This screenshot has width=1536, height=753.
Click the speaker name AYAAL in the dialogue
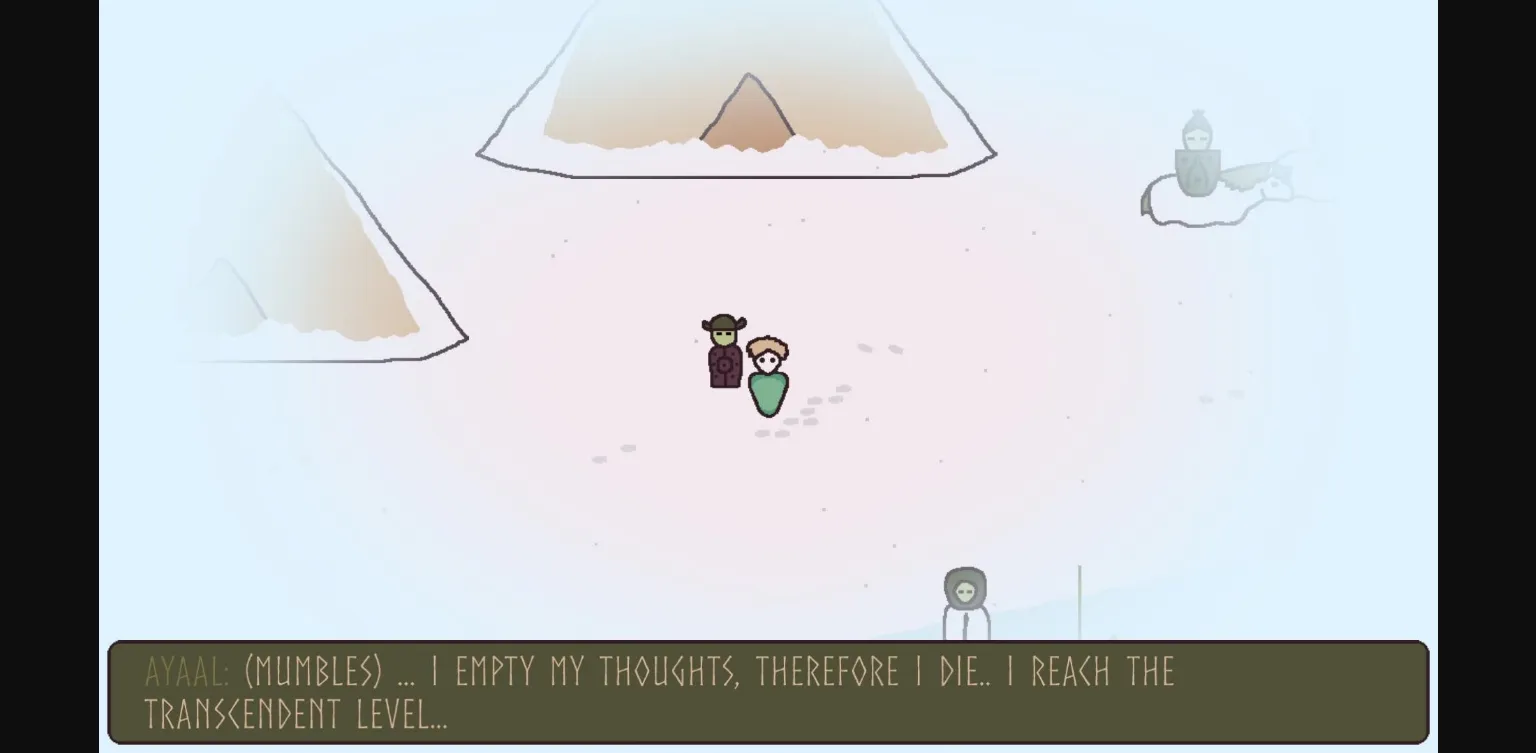point(185,672)
